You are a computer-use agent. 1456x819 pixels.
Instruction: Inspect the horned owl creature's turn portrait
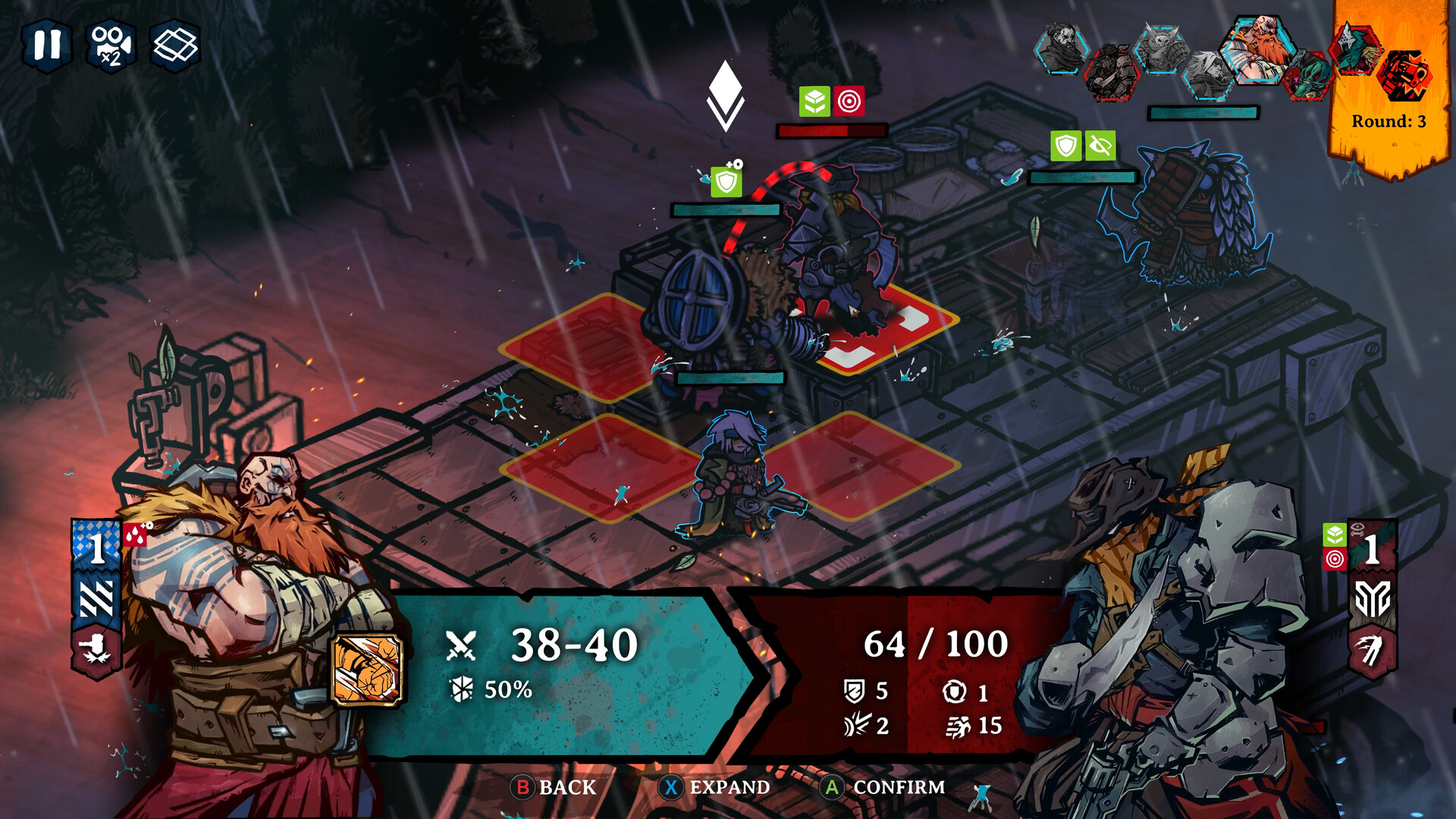coord(1161,49)
